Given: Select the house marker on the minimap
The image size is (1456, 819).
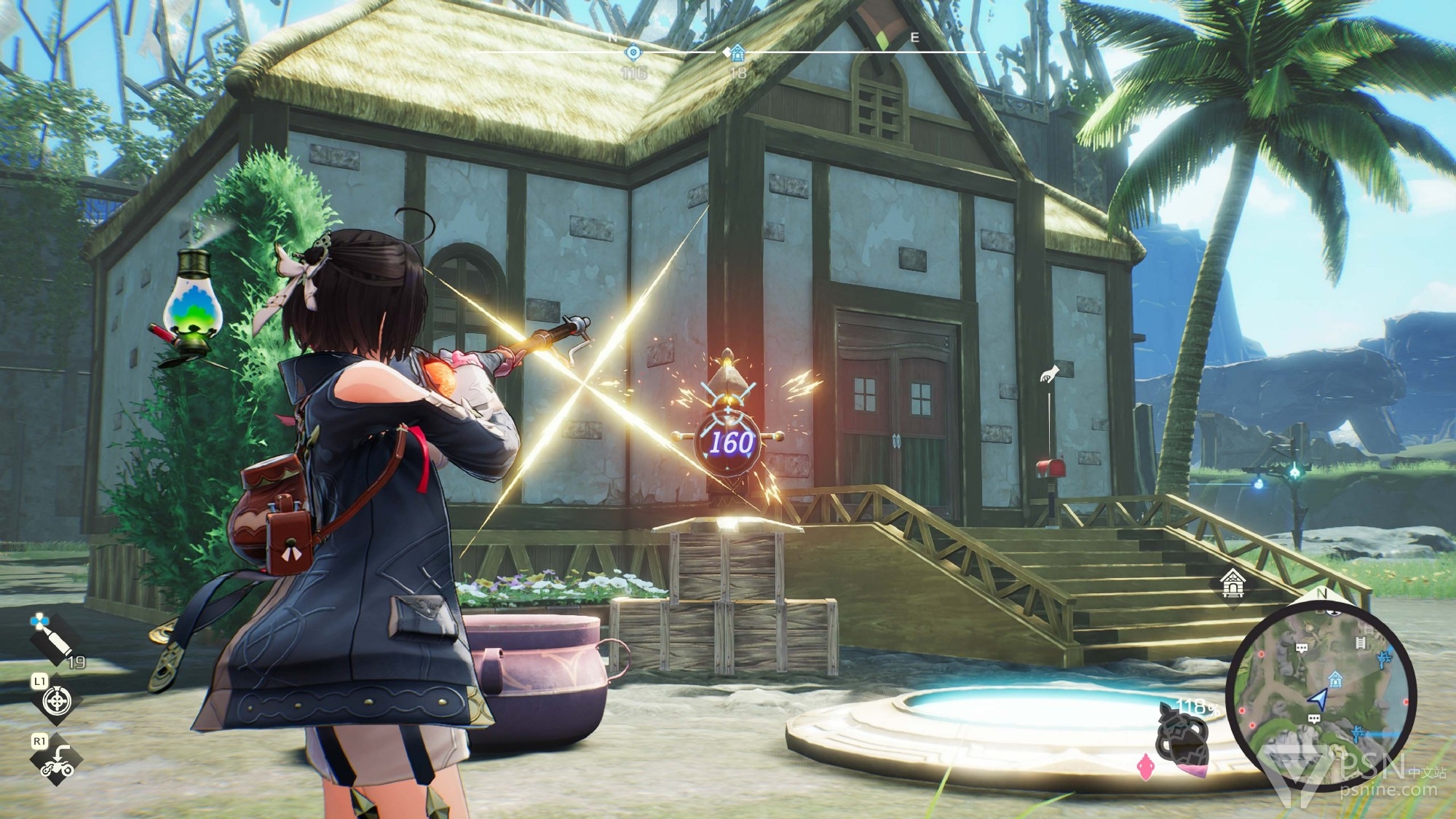Looking at the screenshot, I should (x=1335, y=679).
